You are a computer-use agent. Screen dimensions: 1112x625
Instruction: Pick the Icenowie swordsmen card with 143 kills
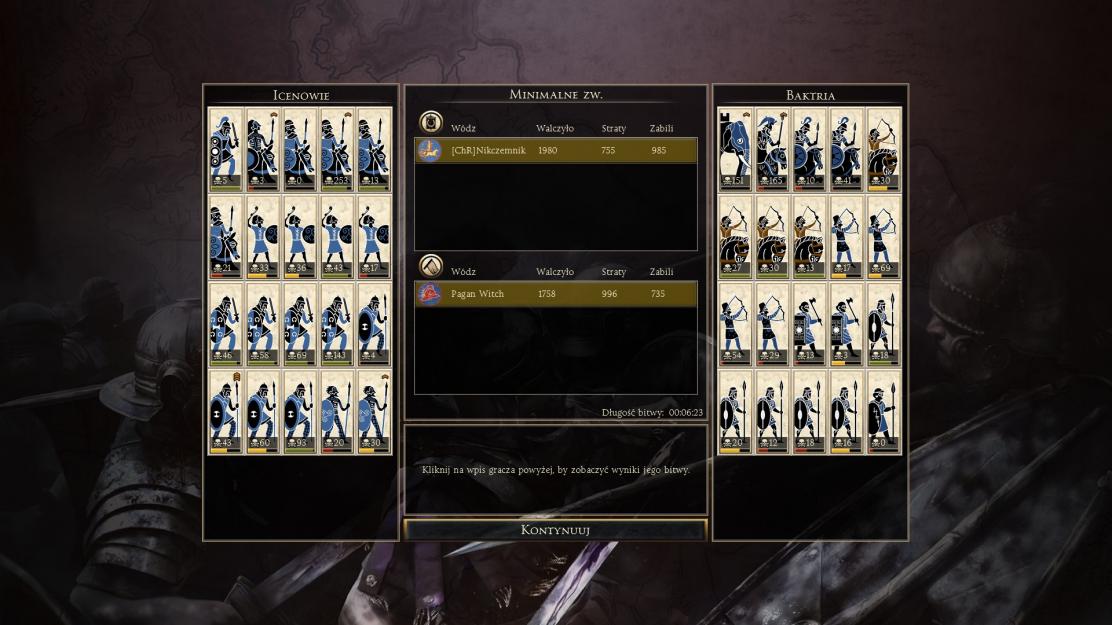[337, 324]
